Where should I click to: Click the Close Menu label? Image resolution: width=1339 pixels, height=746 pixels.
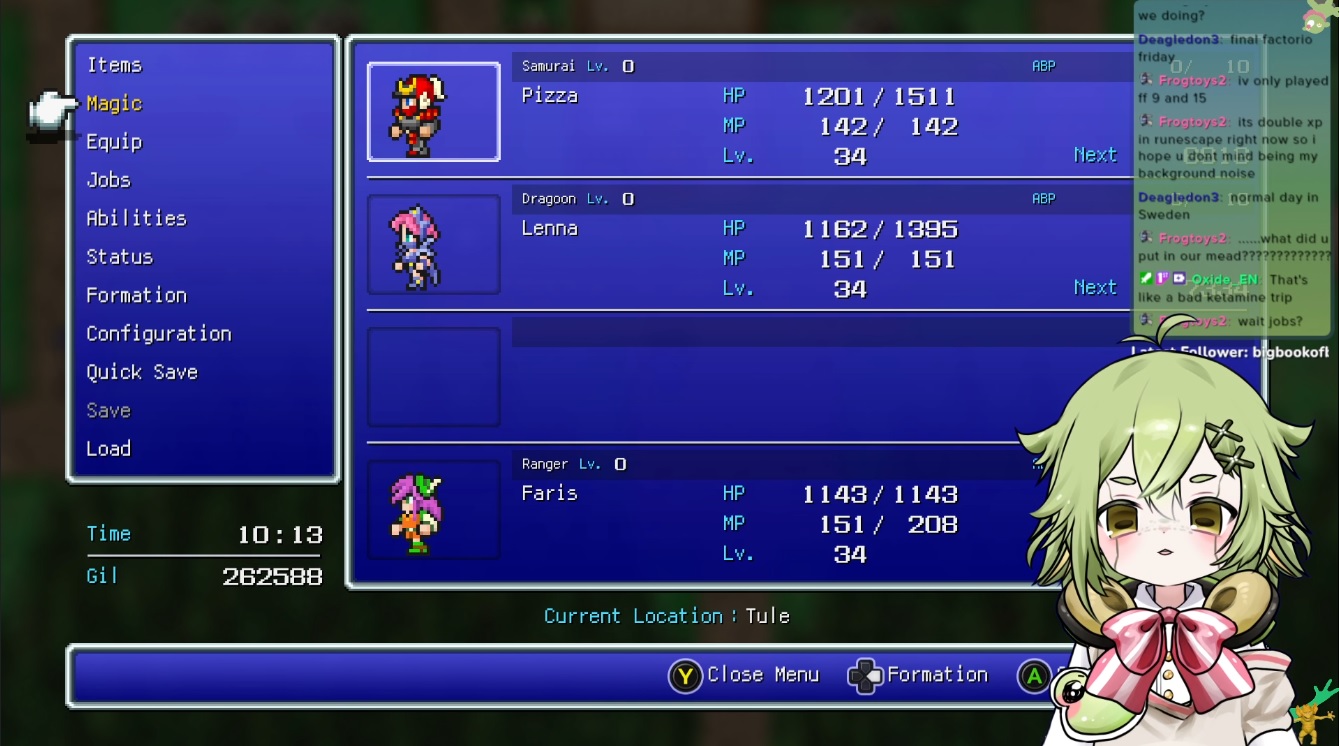pos(762,675)
